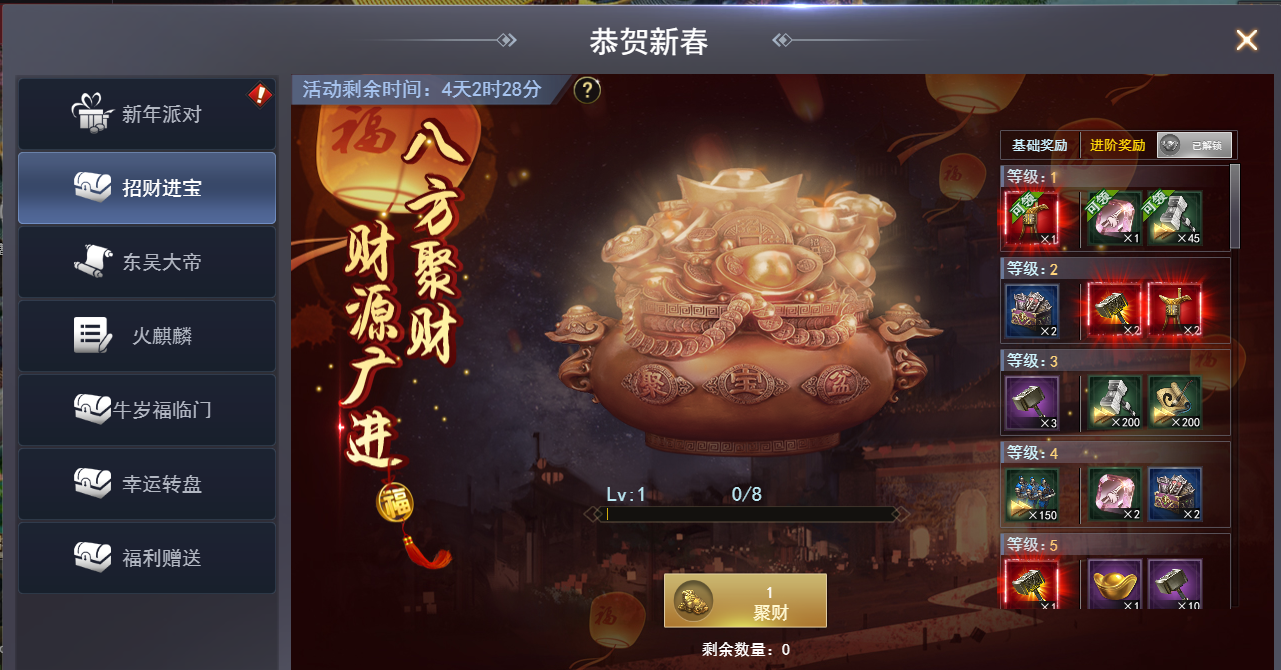The width and height of the screenshot is (1281, 670).
Task: Choose the 牛岁福临门 tab
Action: pyautogui.click(x=147, y=410)
